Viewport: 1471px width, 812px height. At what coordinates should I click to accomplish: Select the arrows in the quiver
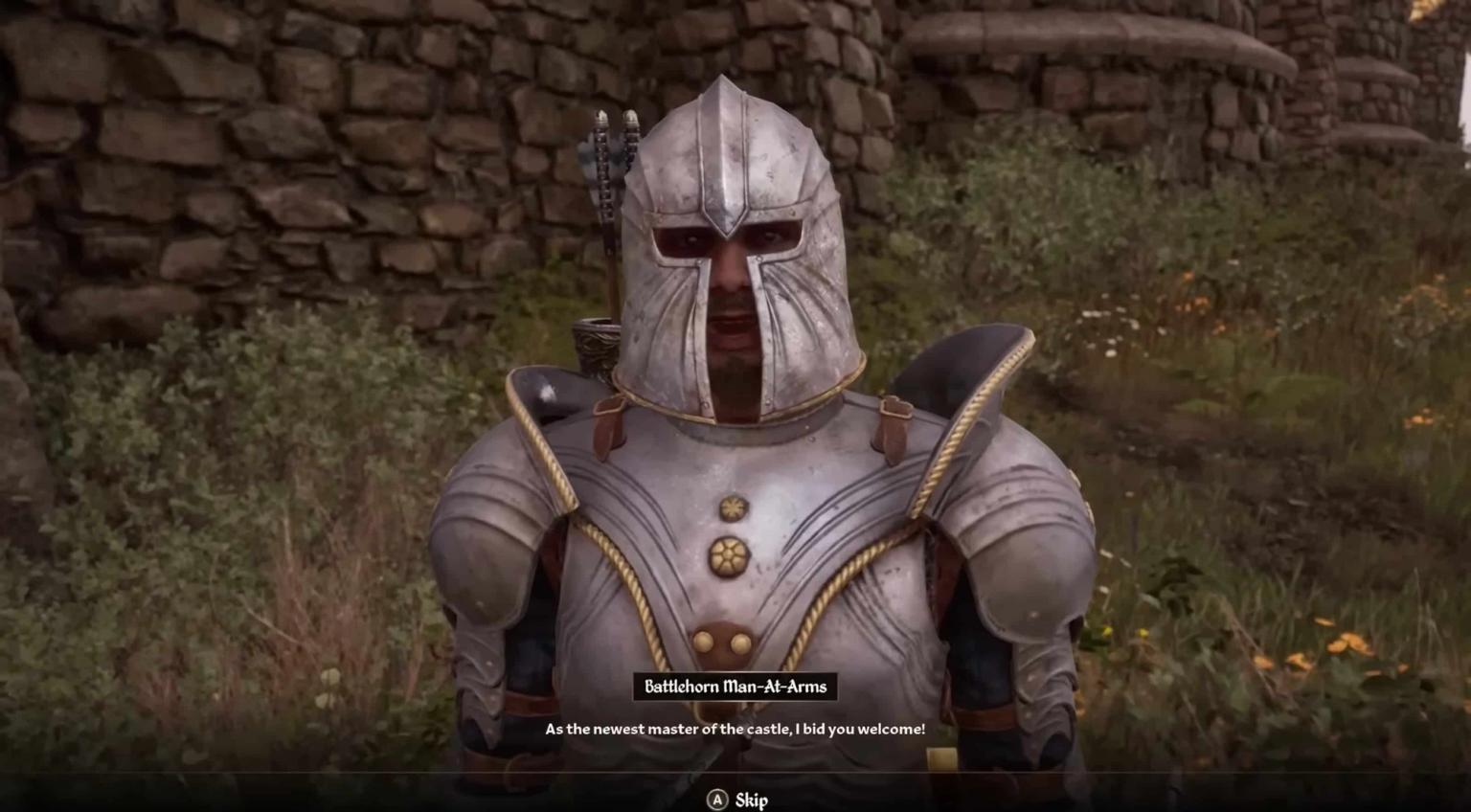coord(613,153)
